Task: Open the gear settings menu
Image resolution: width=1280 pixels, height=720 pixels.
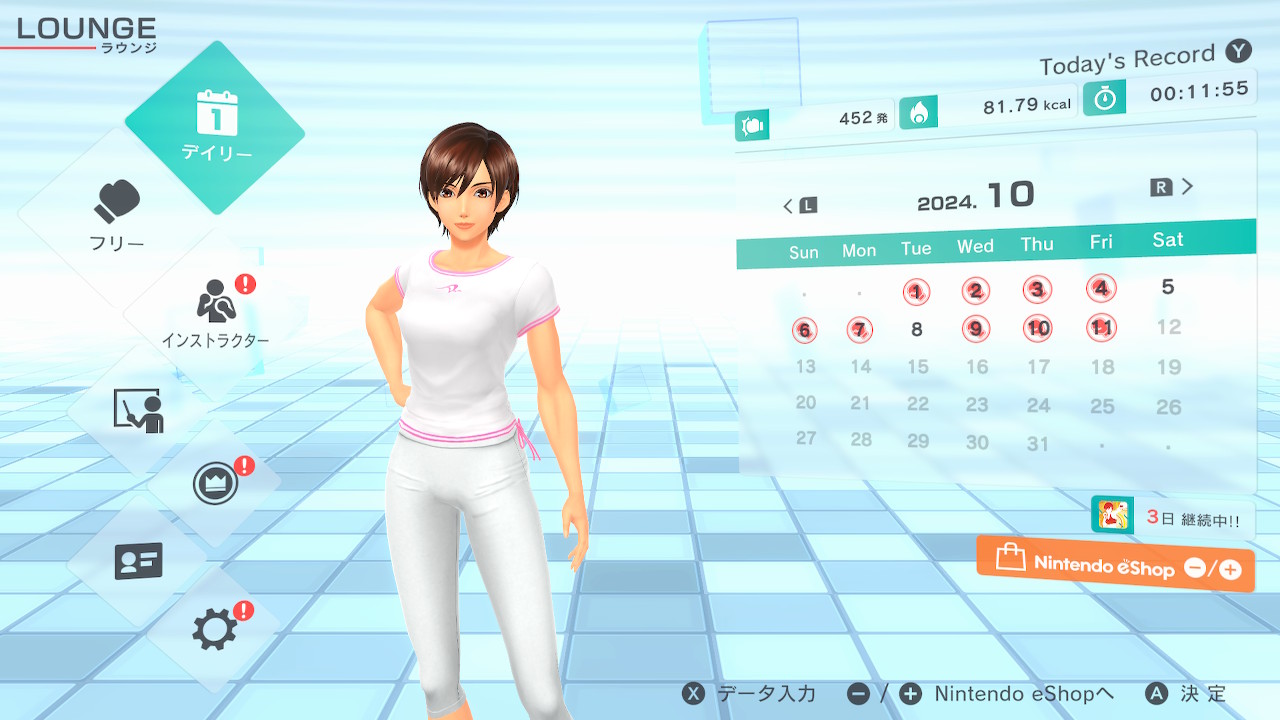Action: click(215, 629)
